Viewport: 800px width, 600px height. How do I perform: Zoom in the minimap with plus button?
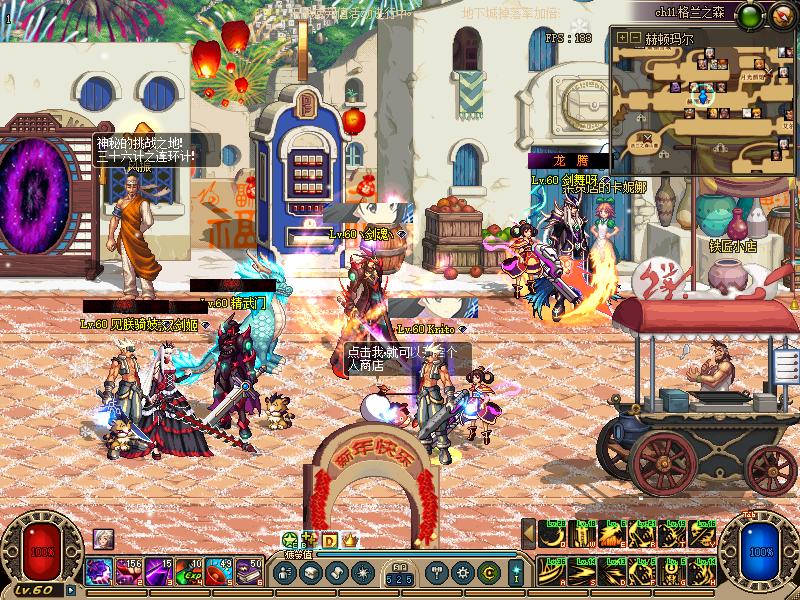tap(622, 38)
